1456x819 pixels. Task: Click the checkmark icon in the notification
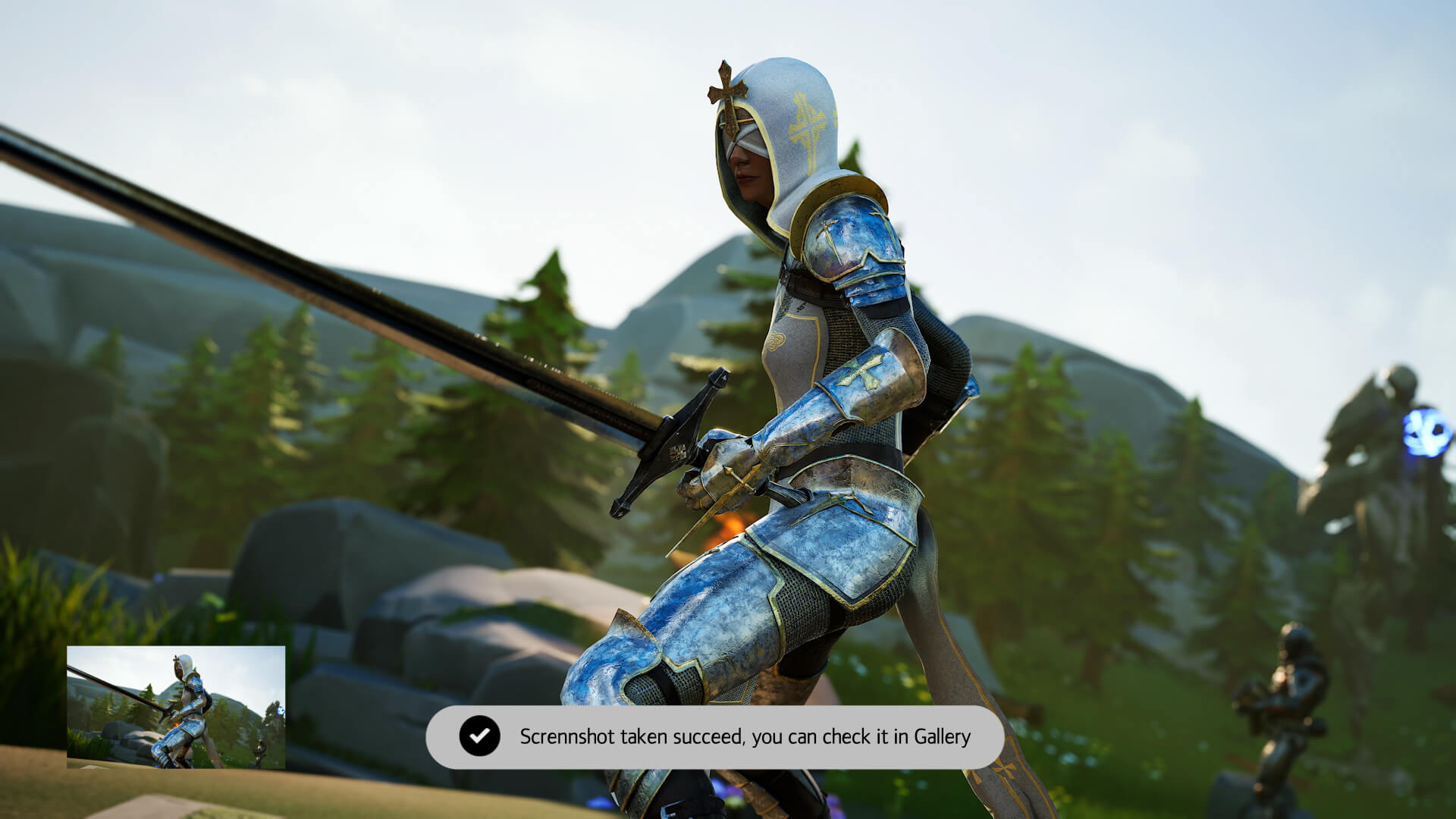(x=481, y=736)
